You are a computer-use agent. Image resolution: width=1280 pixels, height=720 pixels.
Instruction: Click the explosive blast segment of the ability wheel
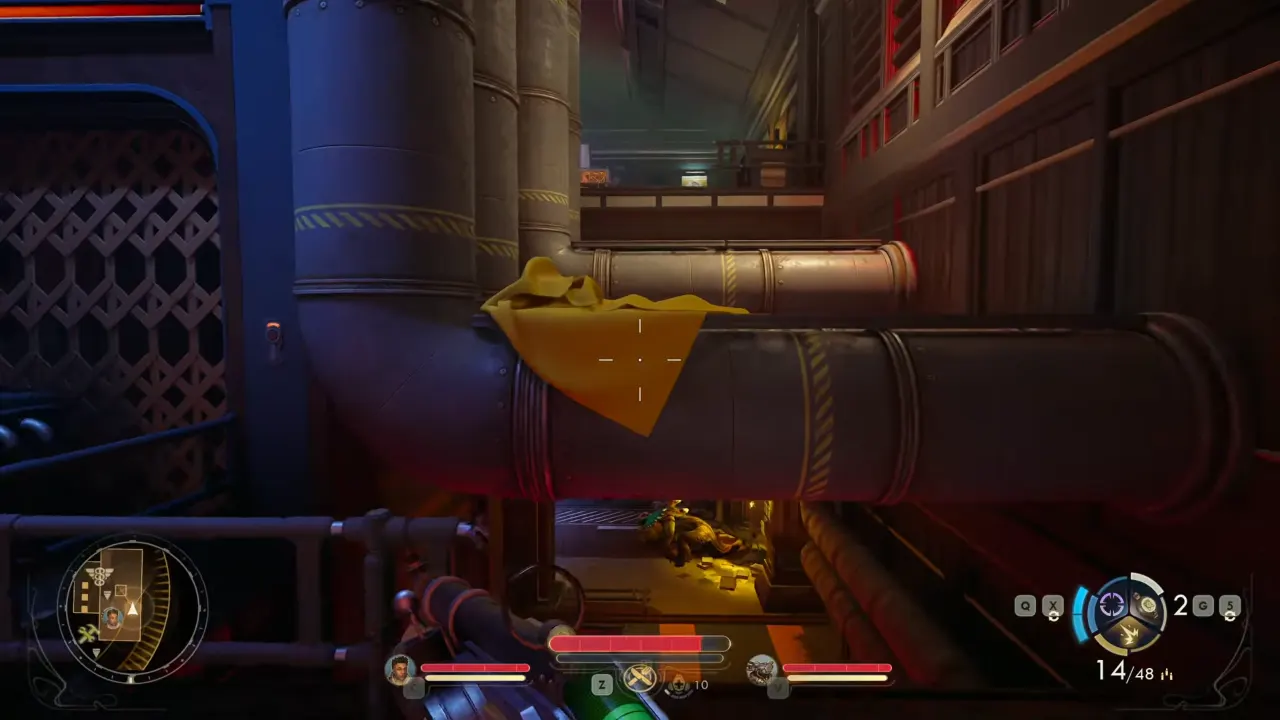pos(1130,631)
